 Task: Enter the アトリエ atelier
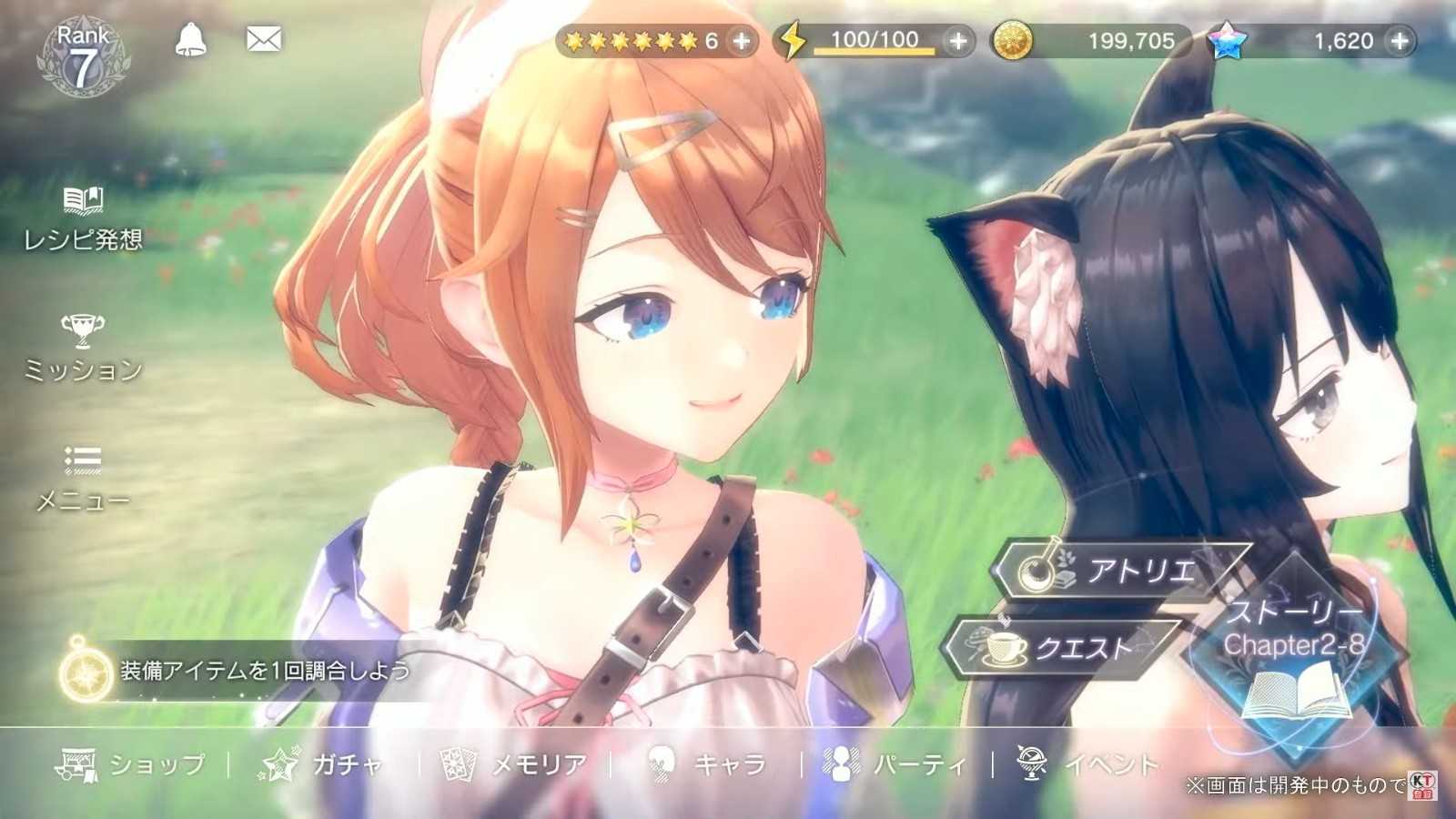tap(1121, 571)
